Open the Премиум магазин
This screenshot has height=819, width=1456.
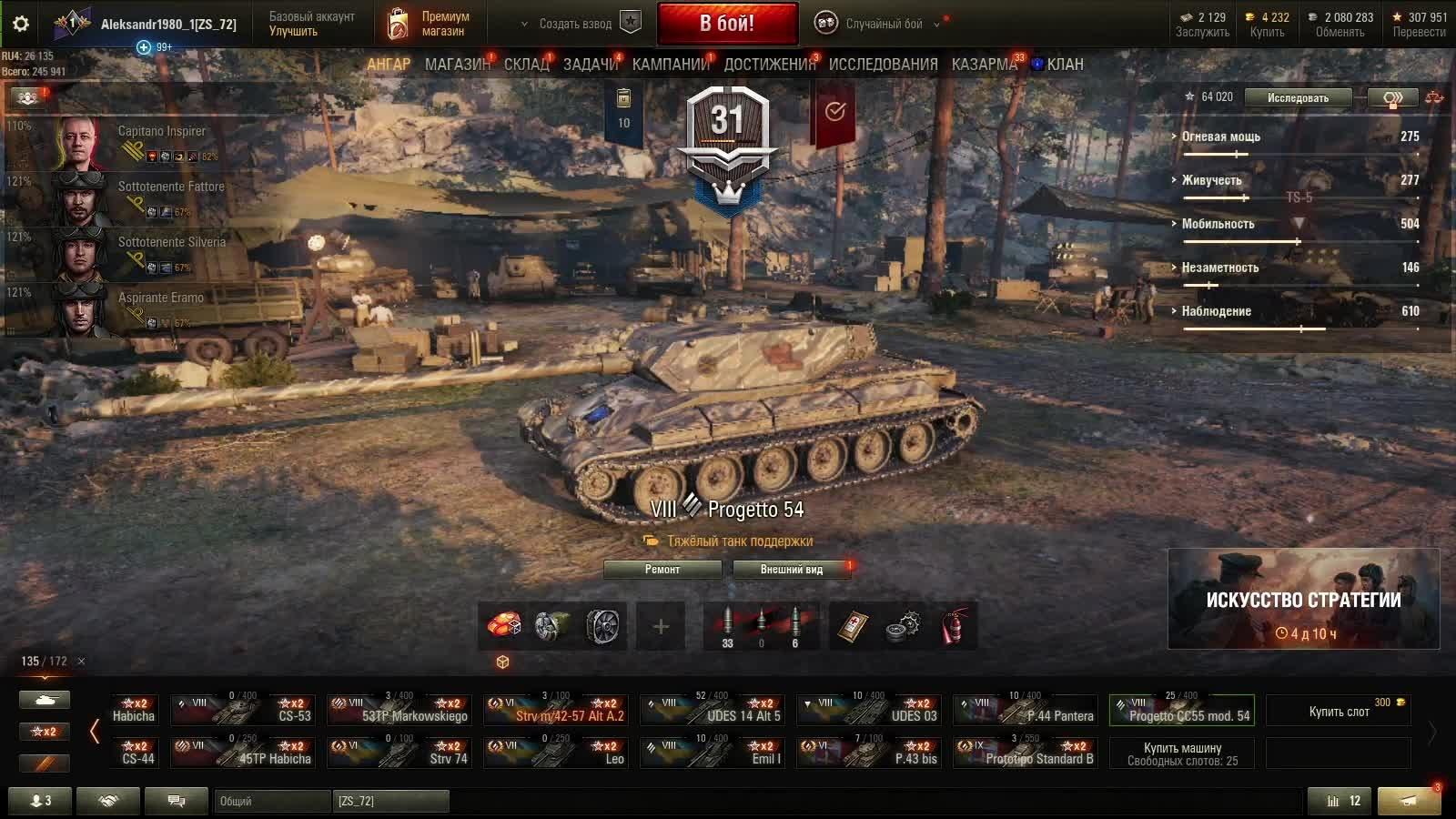(430, 24)
